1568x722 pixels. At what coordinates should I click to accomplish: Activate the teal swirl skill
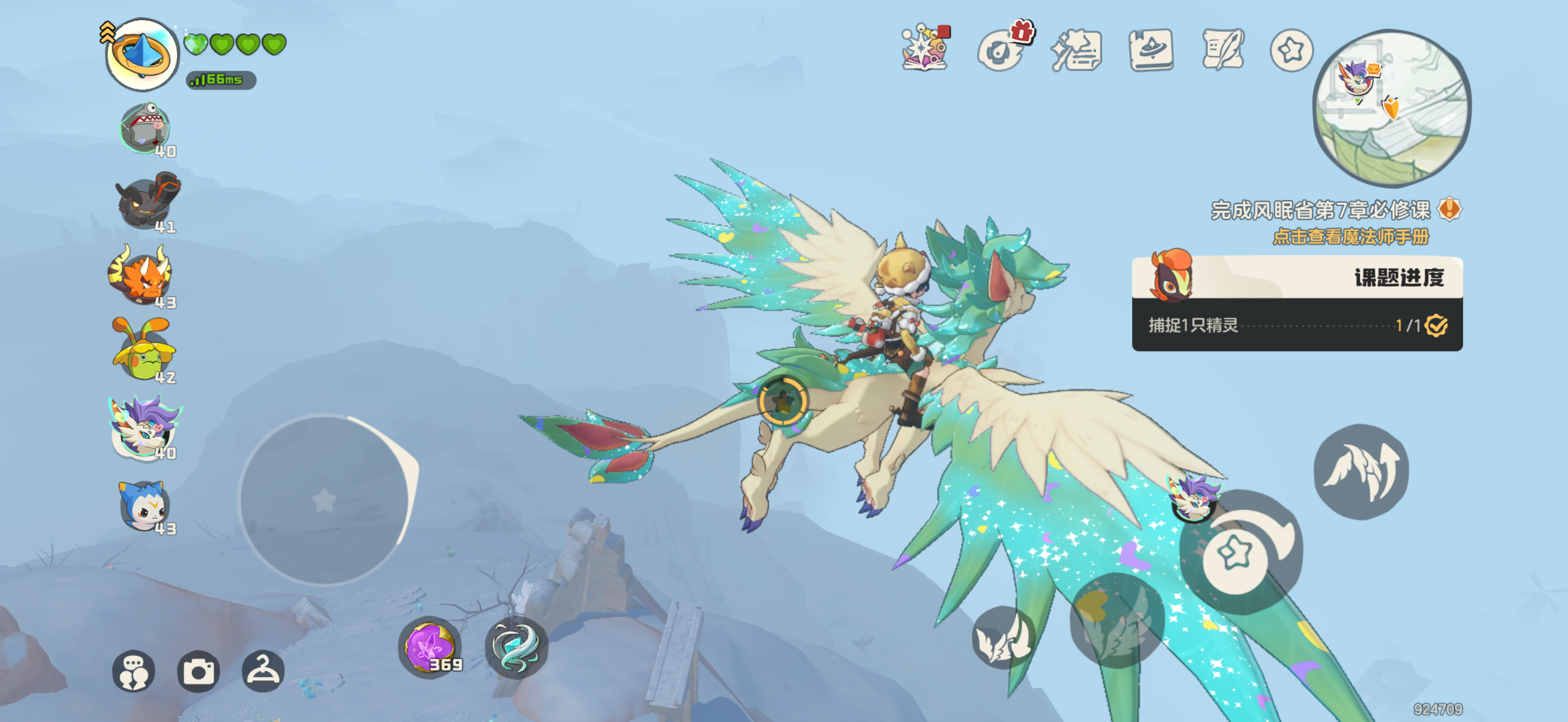pos(516,647)
